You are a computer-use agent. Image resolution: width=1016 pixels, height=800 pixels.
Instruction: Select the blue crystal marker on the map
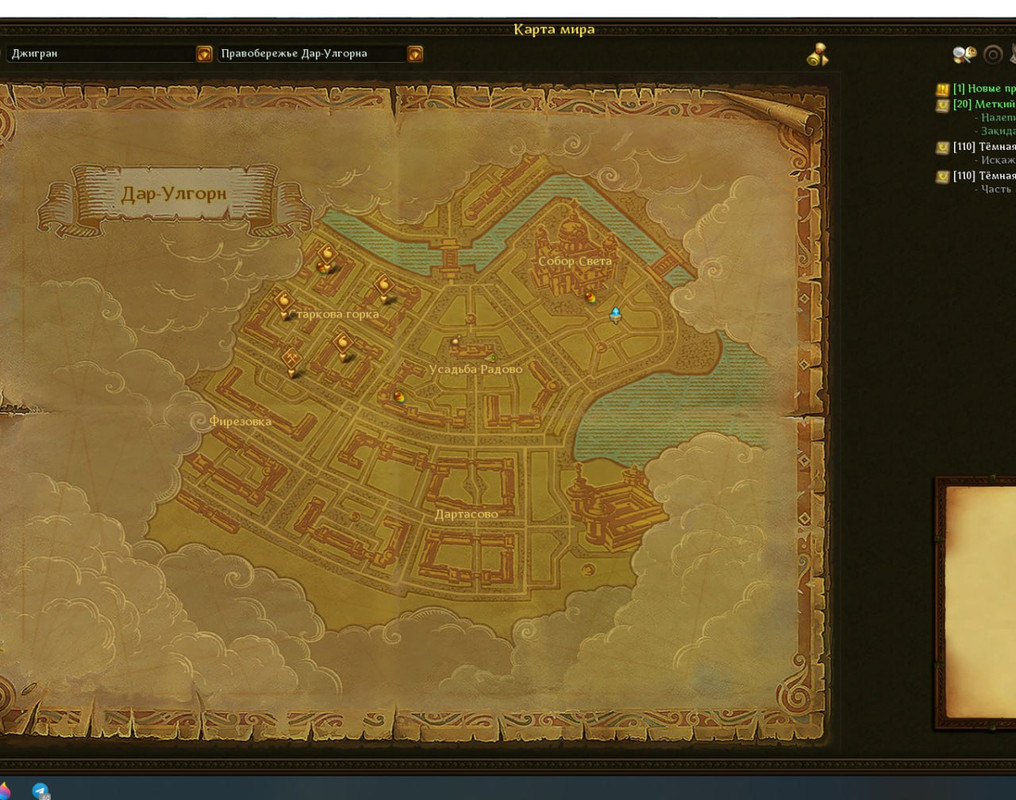click(616, 315)
